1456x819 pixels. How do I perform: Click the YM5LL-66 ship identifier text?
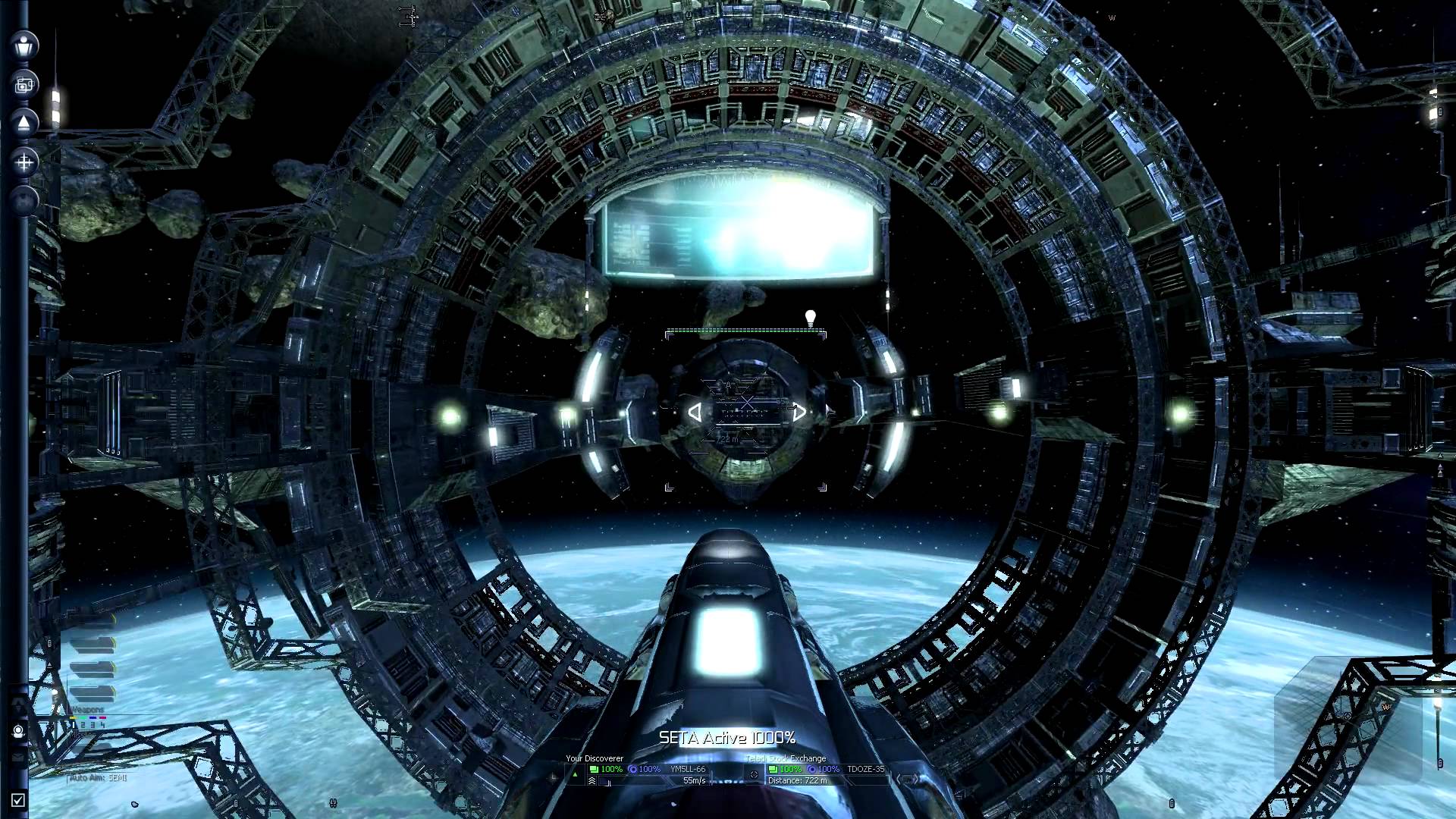click(687, 769)
